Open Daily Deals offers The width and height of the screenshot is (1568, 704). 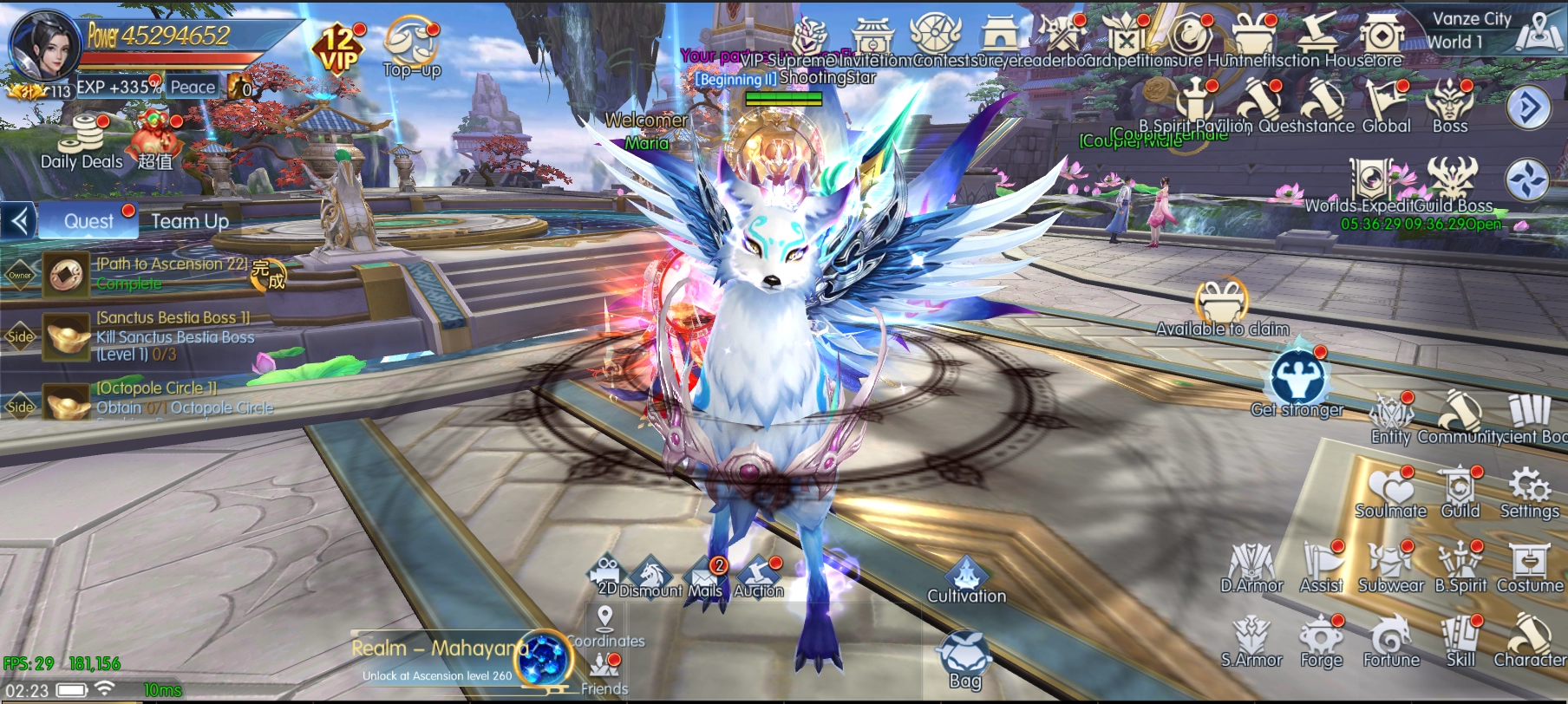[x=82, y=143]
